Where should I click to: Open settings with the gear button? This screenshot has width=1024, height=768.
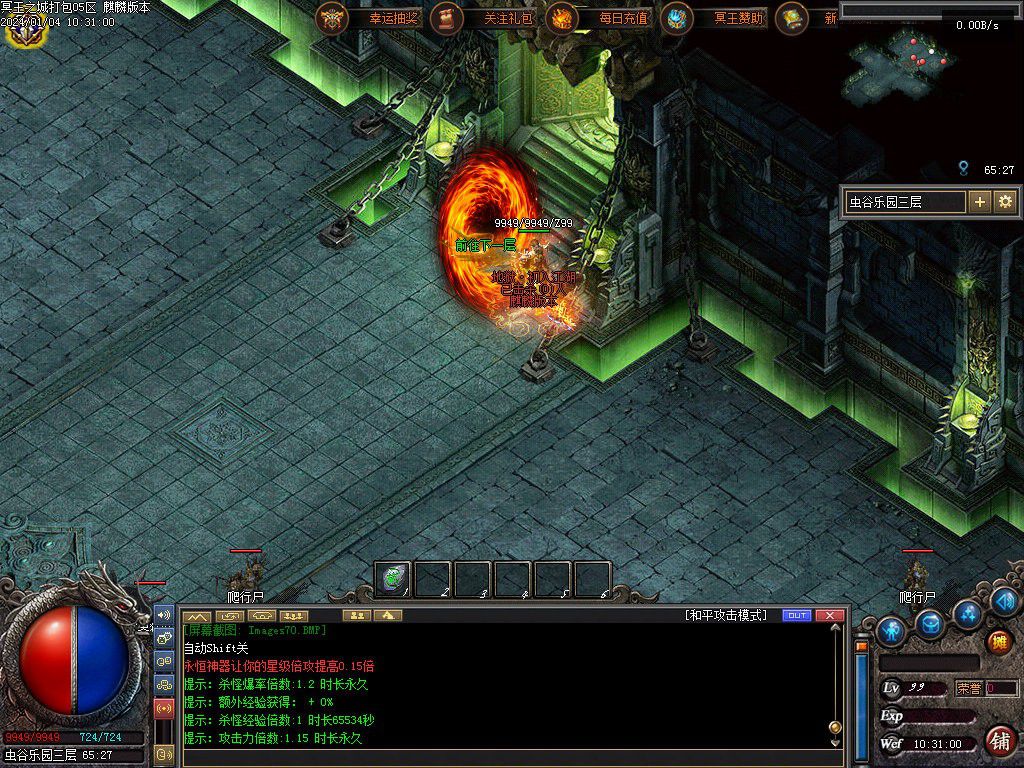pos(1005,202)
